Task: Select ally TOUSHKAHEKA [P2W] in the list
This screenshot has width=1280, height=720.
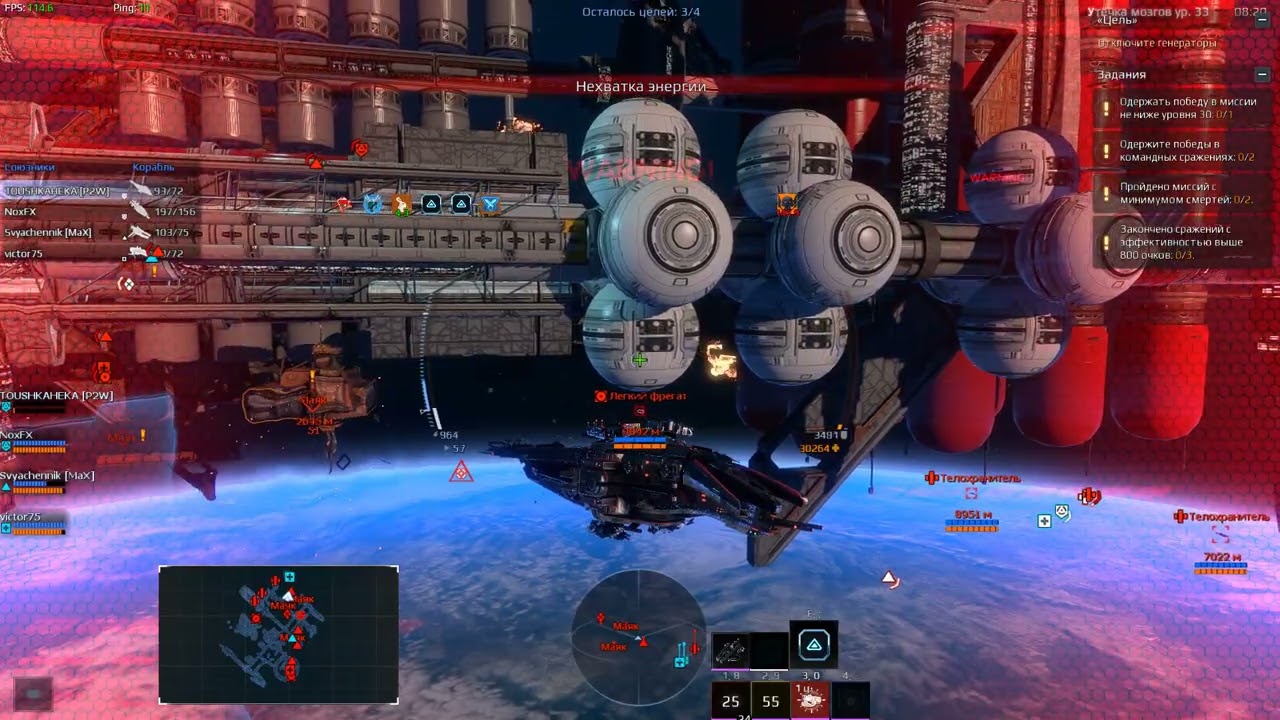Action: point(57,191)
